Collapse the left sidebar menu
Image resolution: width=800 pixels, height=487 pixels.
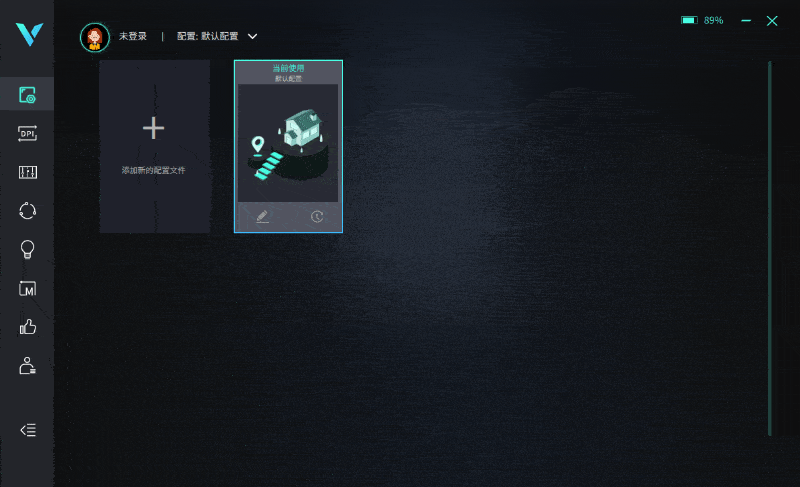[x=28, y=430]
